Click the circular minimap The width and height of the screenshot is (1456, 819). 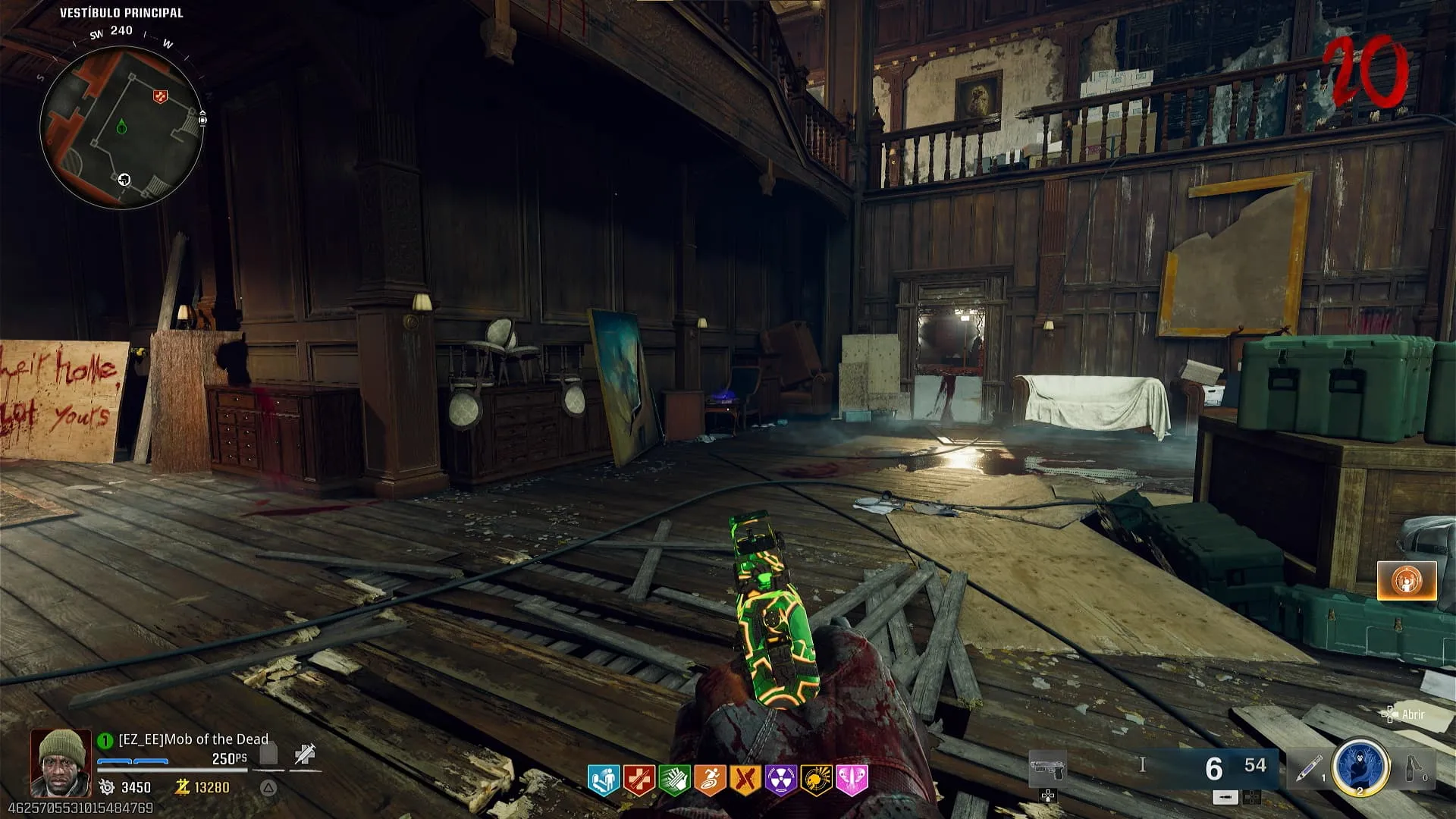click(121, 127)
